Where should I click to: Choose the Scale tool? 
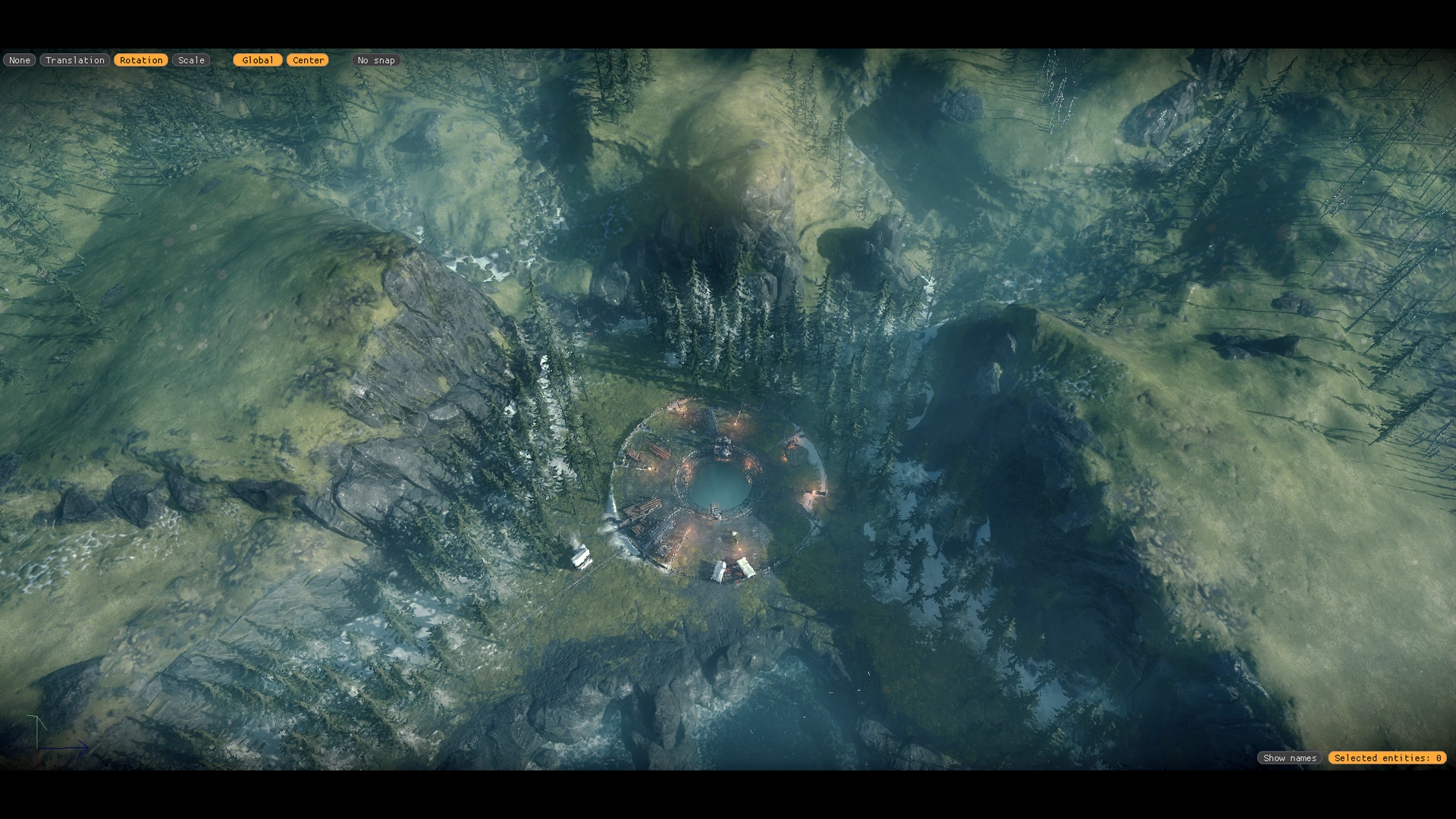191,60
